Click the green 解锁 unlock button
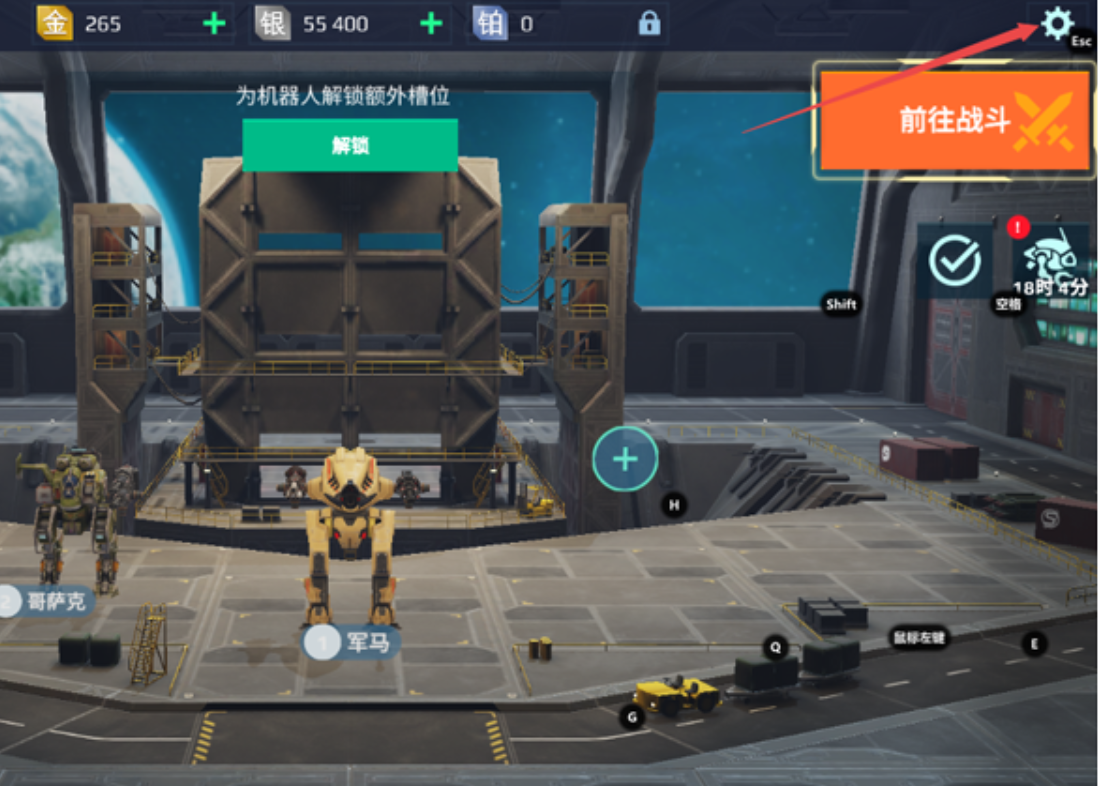The height and width of the screenshot is (786, 1098). click(x=350, y=145)
